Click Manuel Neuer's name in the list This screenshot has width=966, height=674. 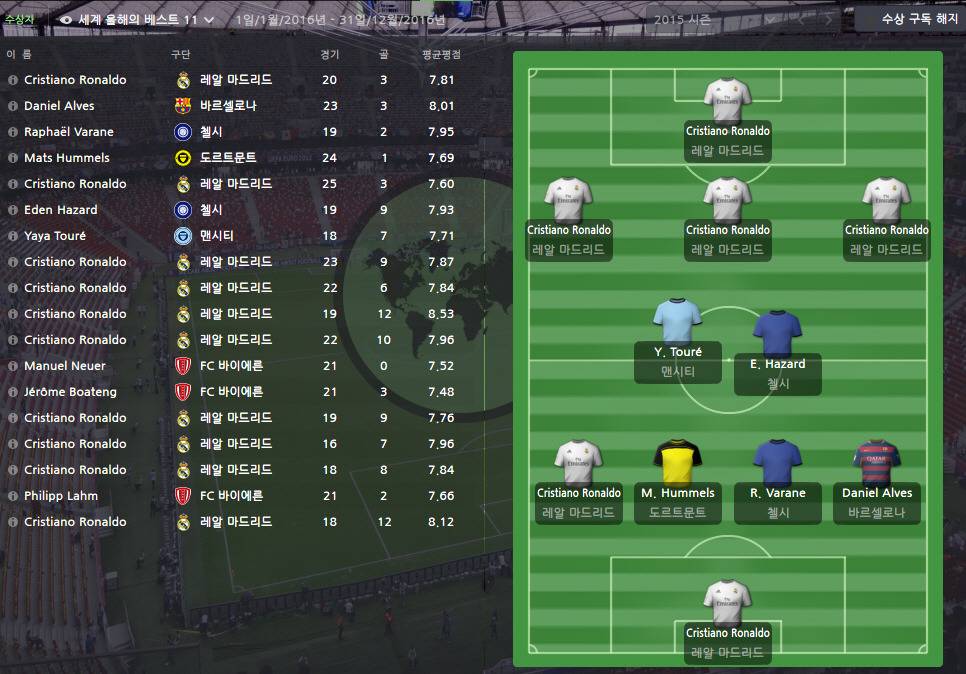(x=65, y=366)
